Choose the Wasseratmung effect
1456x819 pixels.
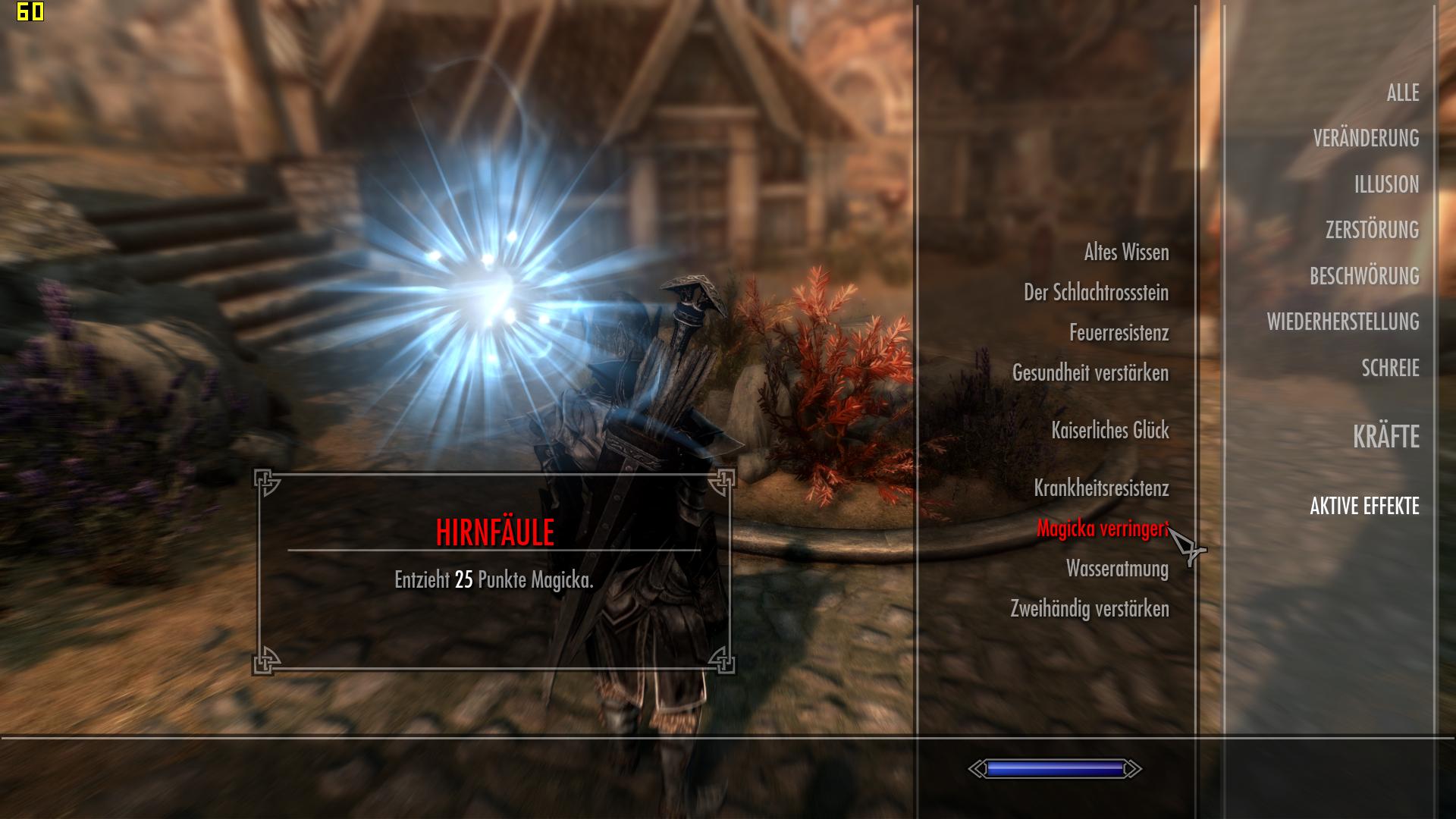tap(1117, 569)
